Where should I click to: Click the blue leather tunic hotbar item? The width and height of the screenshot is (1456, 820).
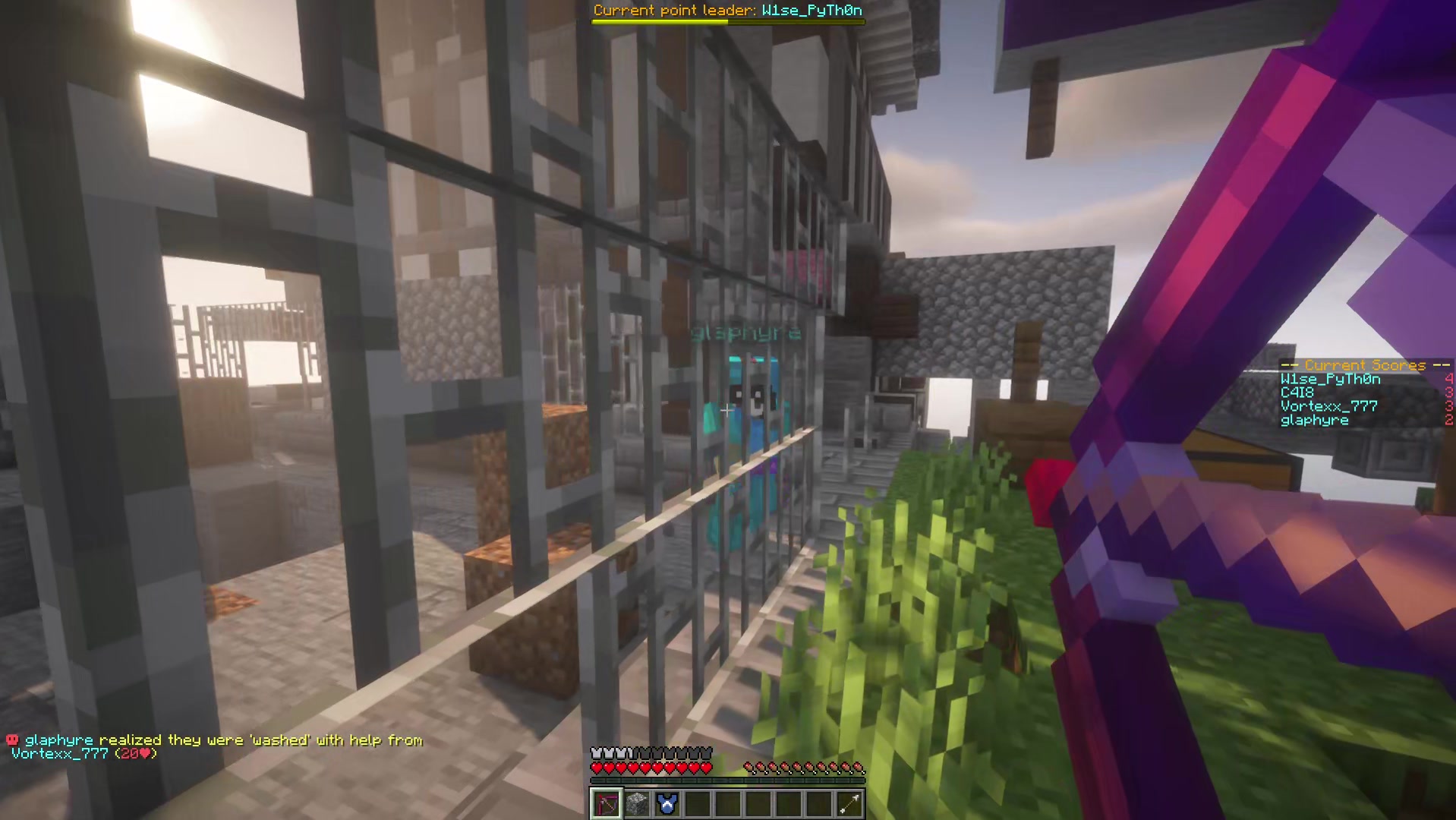tap(667, 803)
